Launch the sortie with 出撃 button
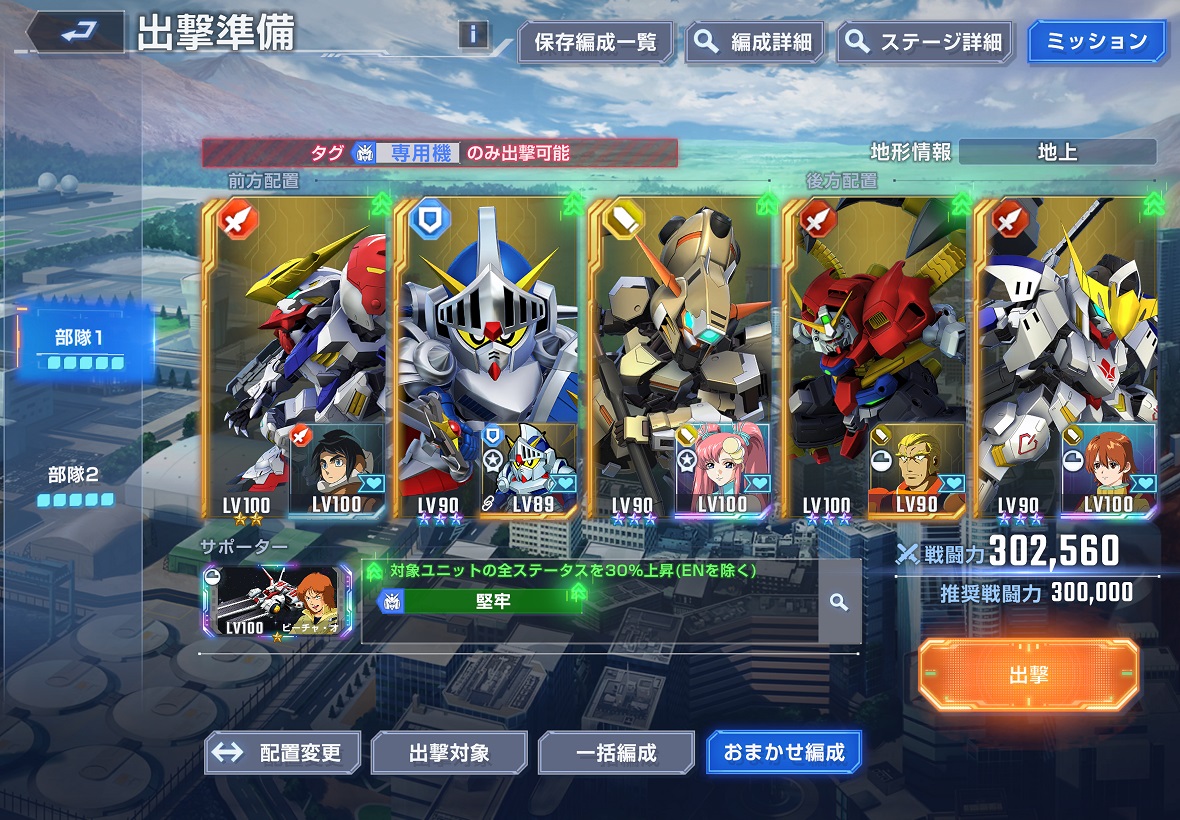Screen dimensions: 1180x820 pyautogui.click(x=1028, y=675)
